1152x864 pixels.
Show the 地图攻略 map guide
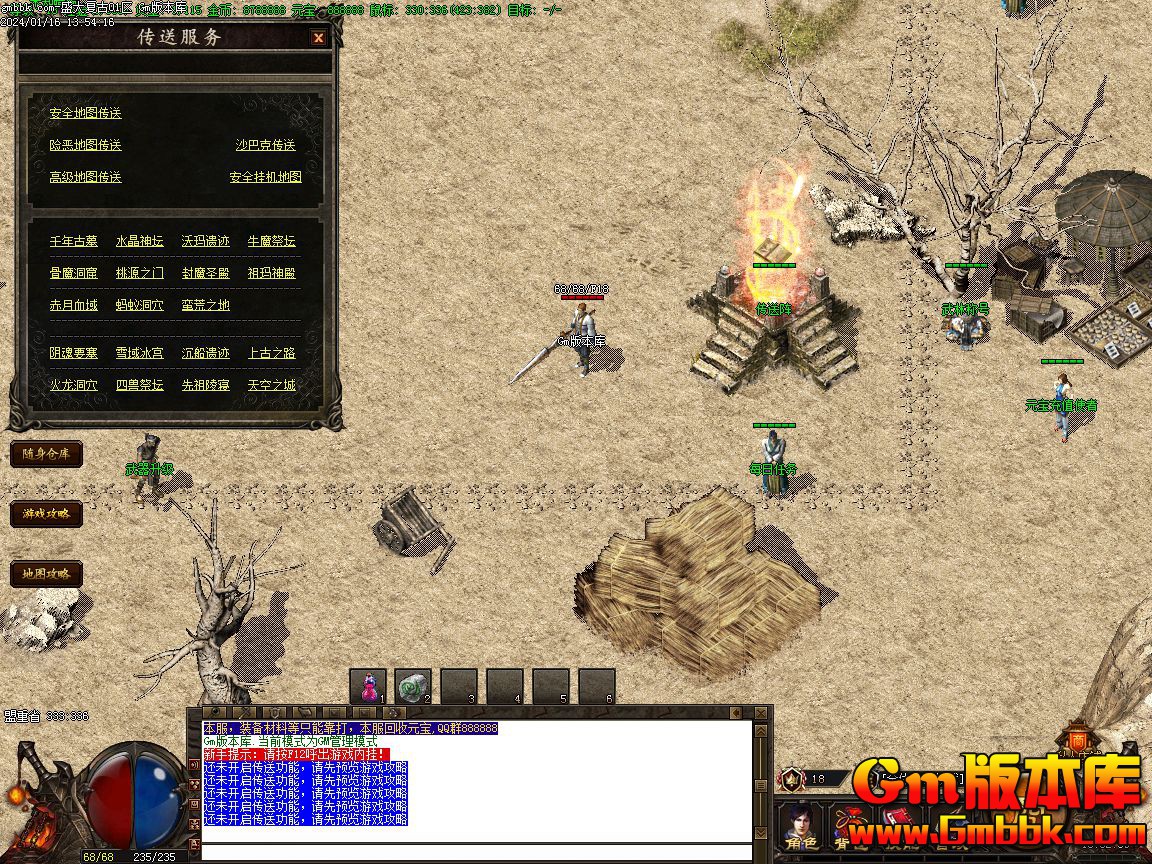coord(46,574)
